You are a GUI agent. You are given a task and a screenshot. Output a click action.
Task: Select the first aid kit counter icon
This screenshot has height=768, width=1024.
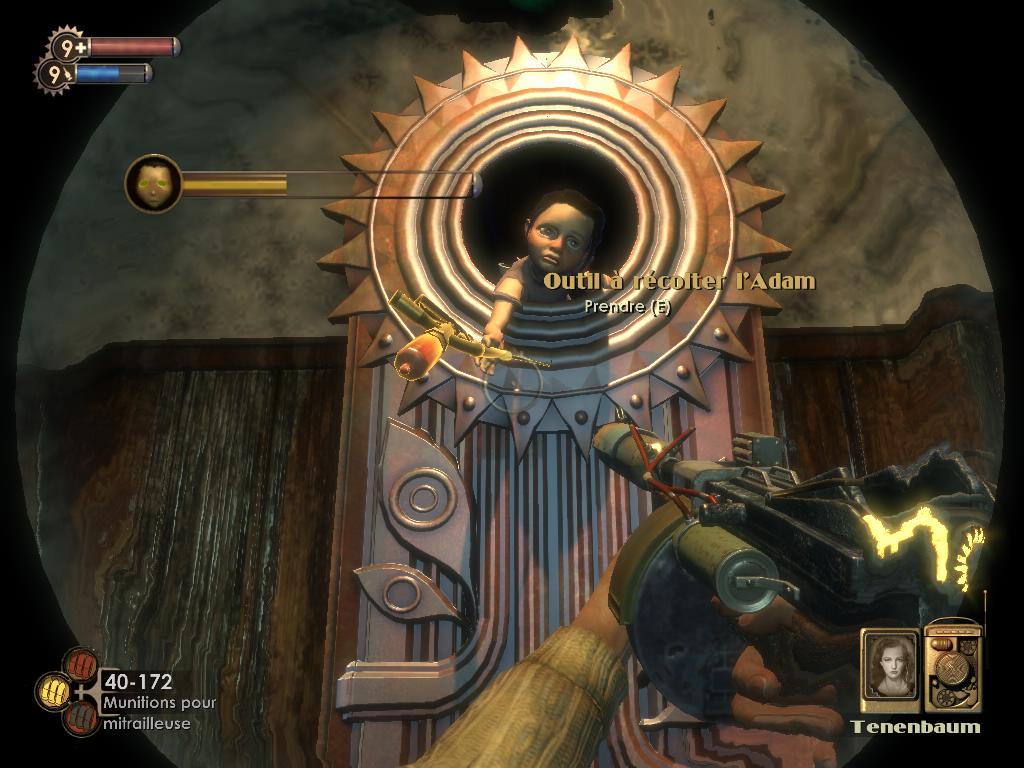tap(68, 46)
